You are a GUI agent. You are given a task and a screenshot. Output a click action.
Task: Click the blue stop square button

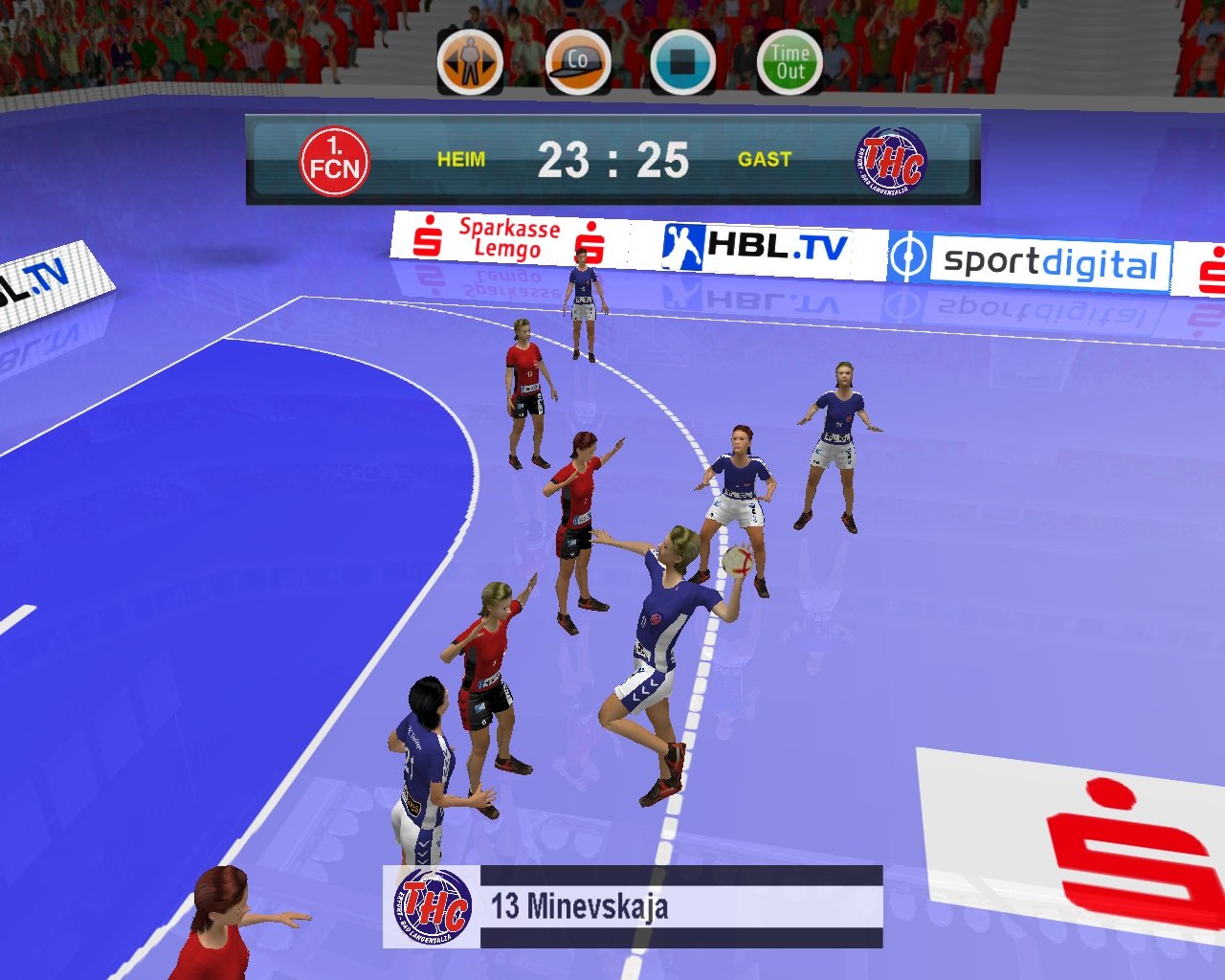pyautogui.click(x=682, y=63)
